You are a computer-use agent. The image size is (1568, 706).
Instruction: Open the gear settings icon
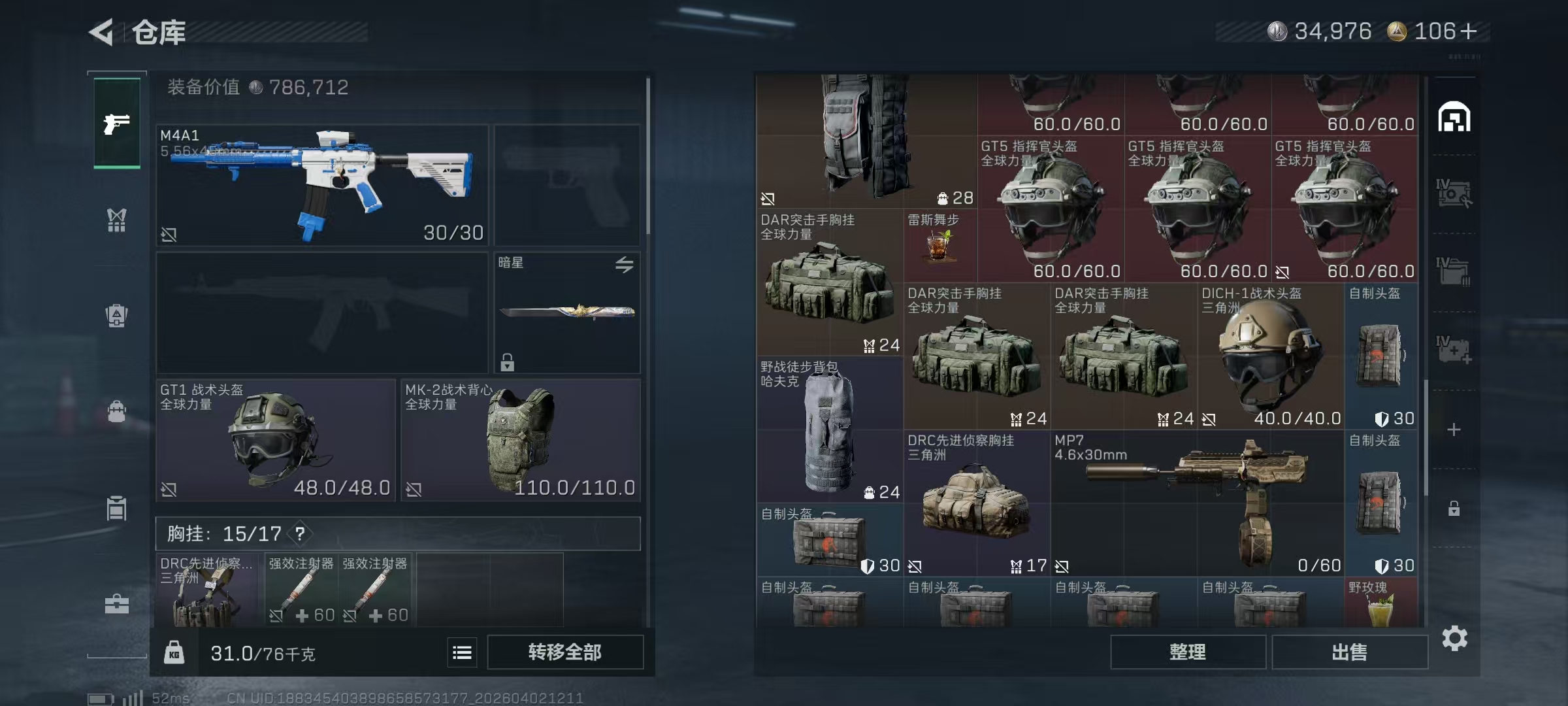(1454, 638)
